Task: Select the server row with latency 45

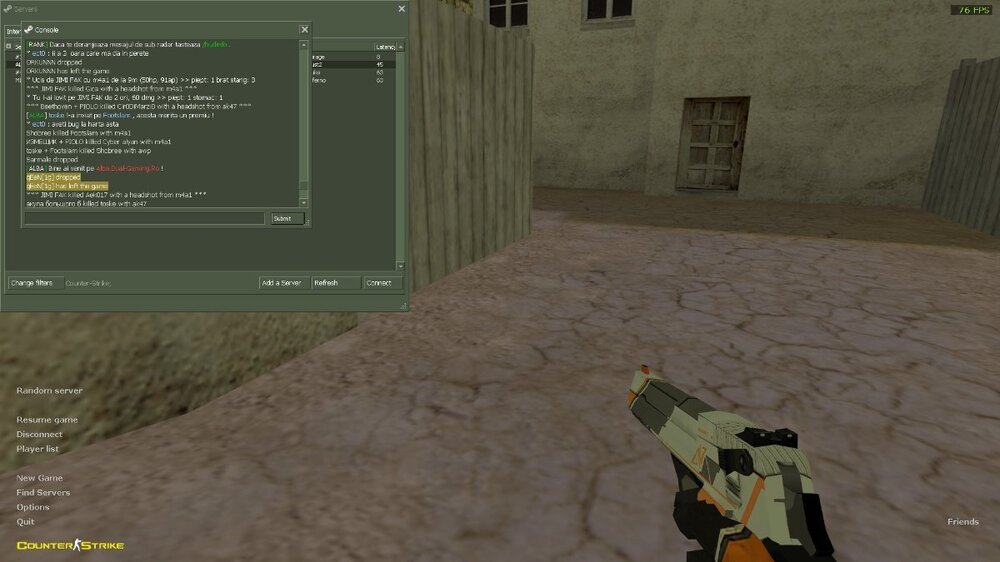Action: tap(355, 64)
